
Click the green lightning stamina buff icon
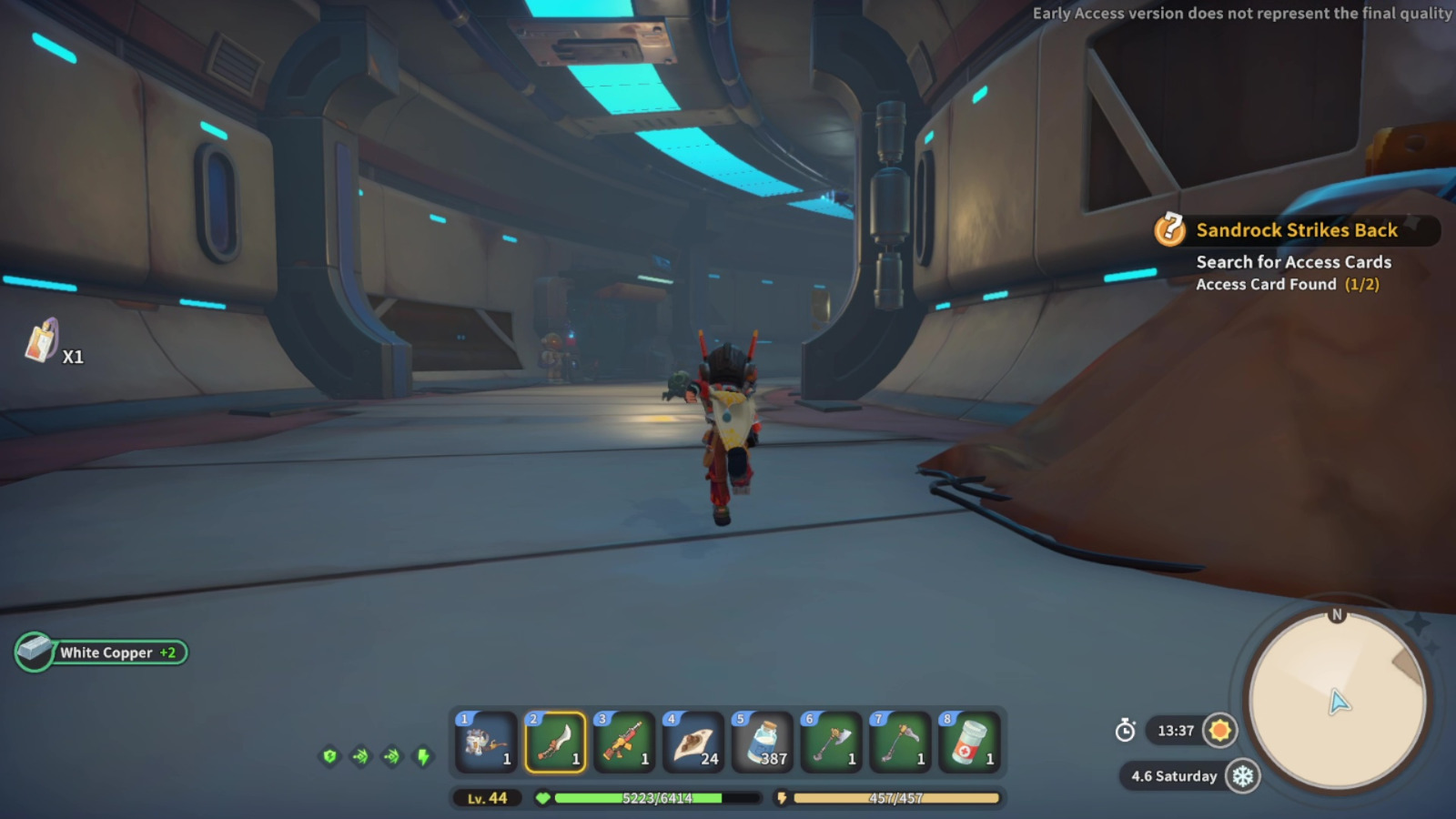click(423, 753)
